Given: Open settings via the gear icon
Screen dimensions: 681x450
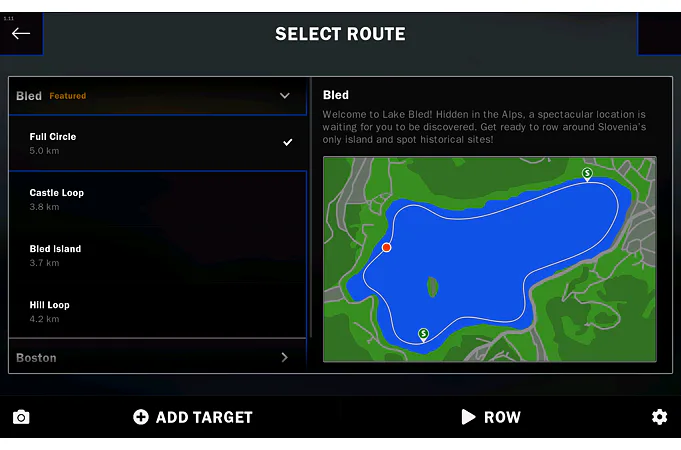Looking at the screenshot, I should [x=659, y=417].
